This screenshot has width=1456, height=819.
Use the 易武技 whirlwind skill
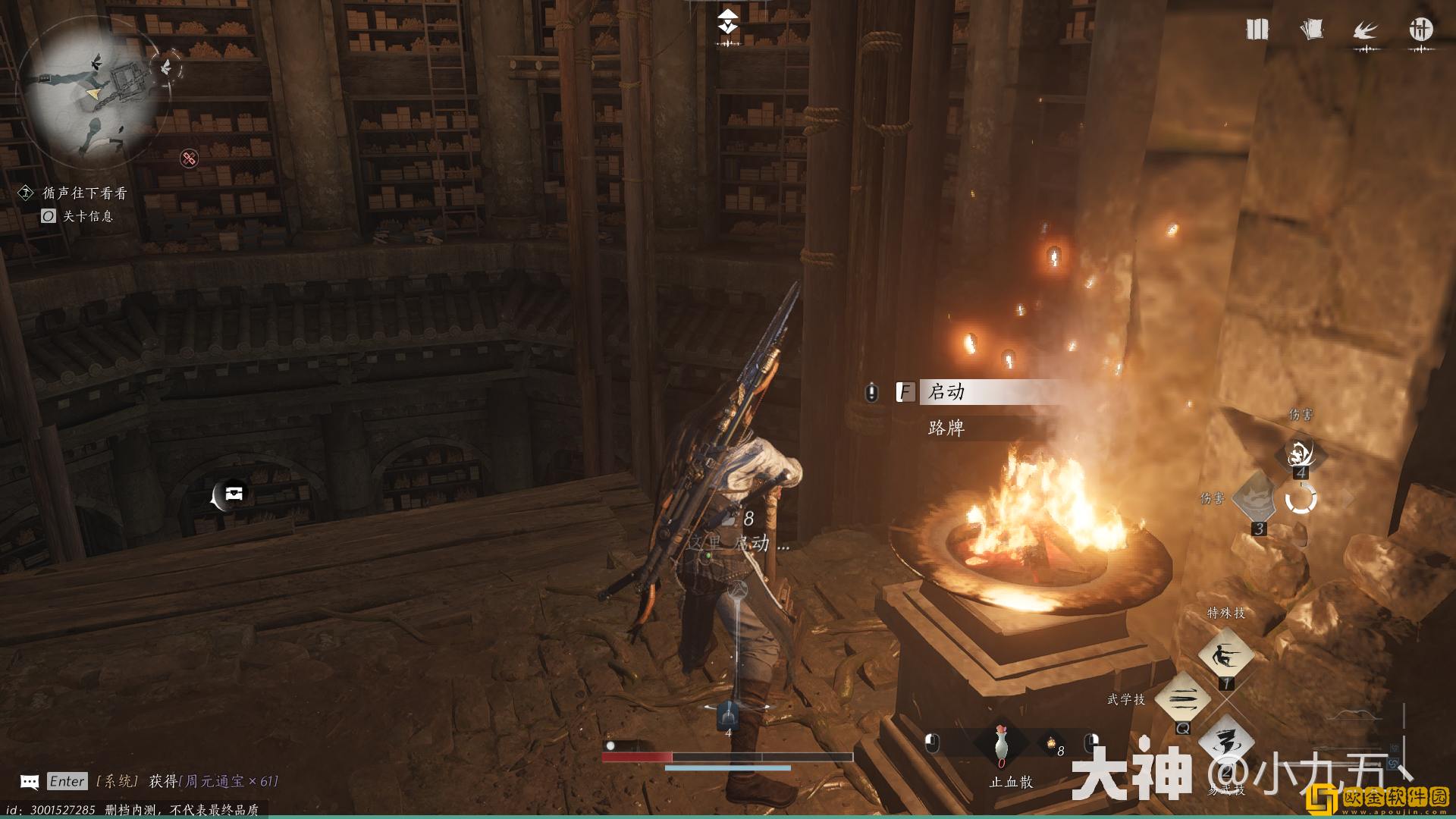(x=1226, y=742)
